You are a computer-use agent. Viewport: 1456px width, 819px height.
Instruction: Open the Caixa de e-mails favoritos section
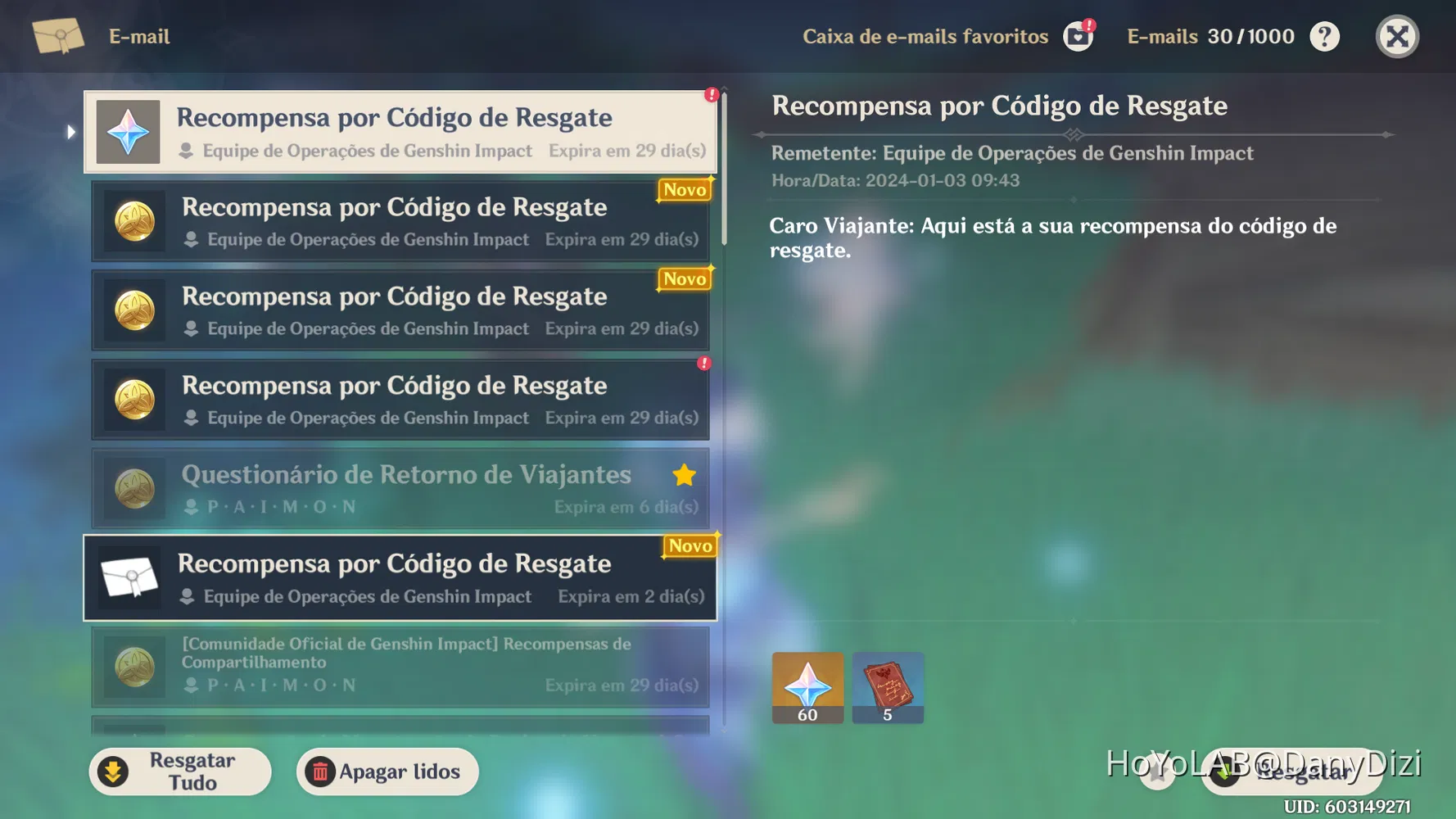pos(925,36)
